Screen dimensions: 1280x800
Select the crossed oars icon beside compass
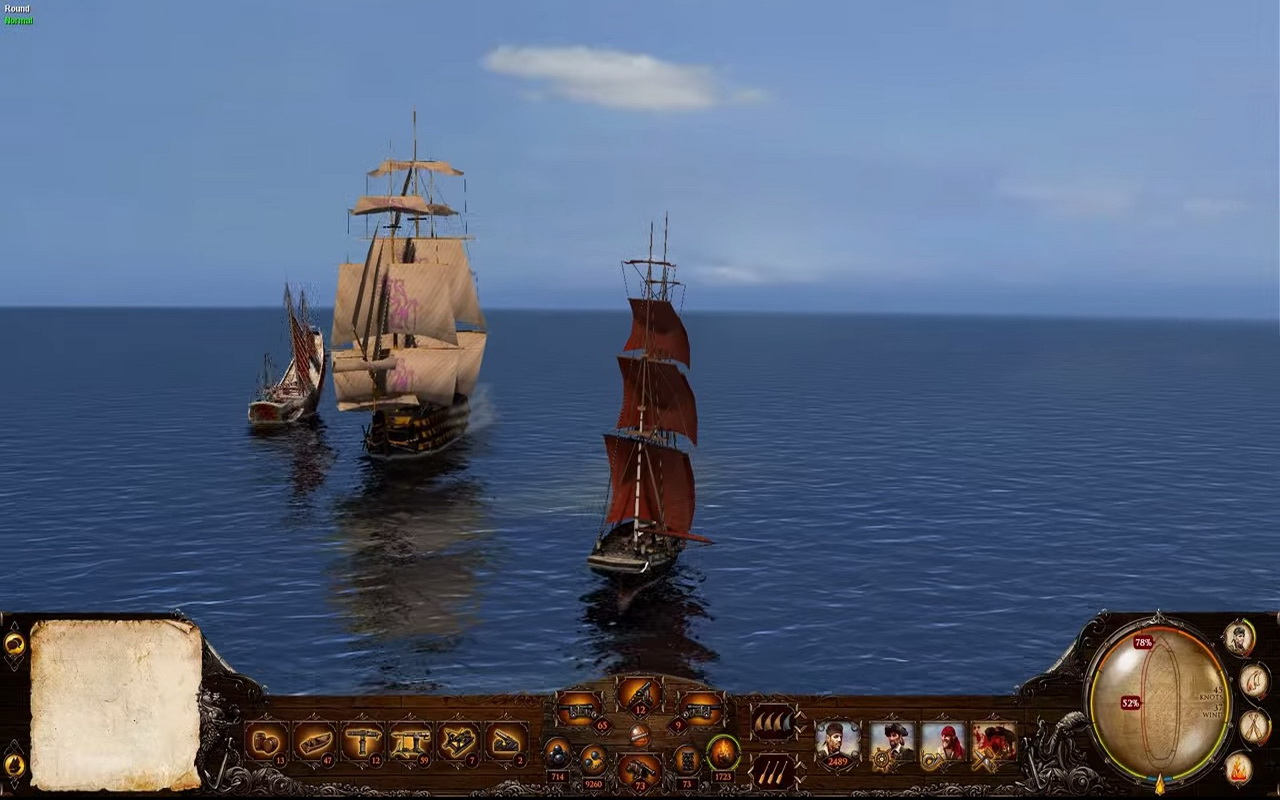click(x=1254, y=726)
